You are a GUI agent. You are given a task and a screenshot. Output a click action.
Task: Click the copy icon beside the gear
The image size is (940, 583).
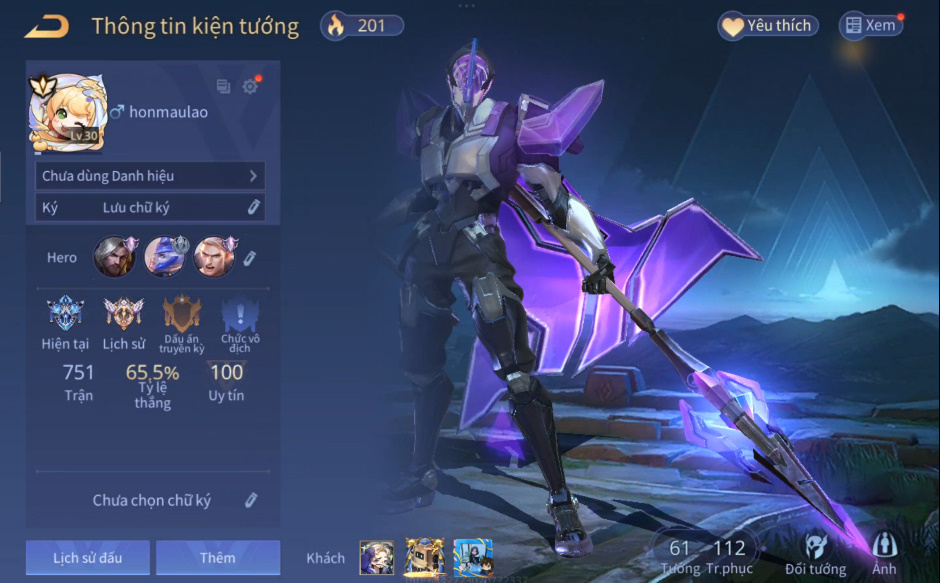coord(223,87)
